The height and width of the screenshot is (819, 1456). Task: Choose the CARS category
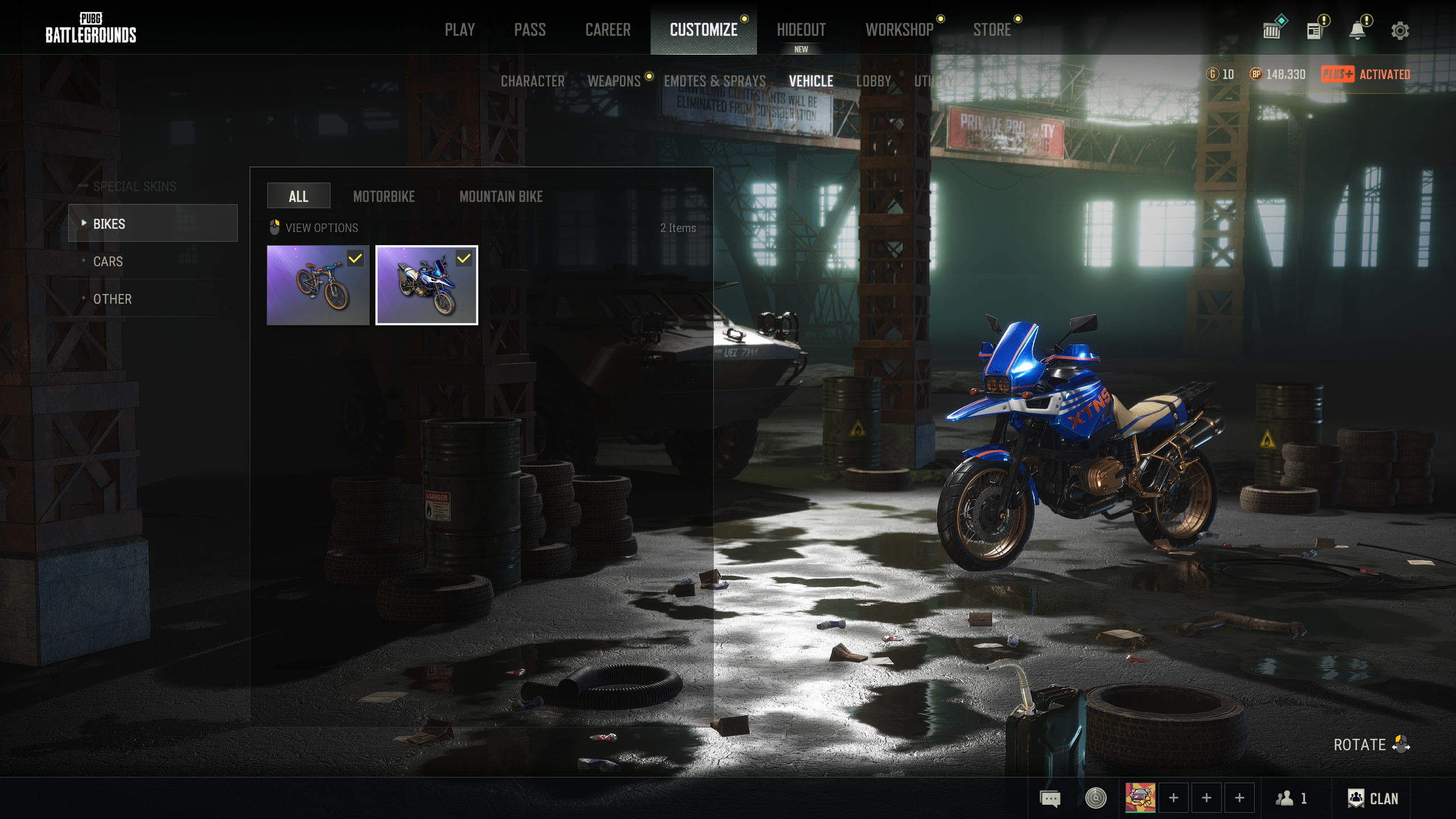107,261
